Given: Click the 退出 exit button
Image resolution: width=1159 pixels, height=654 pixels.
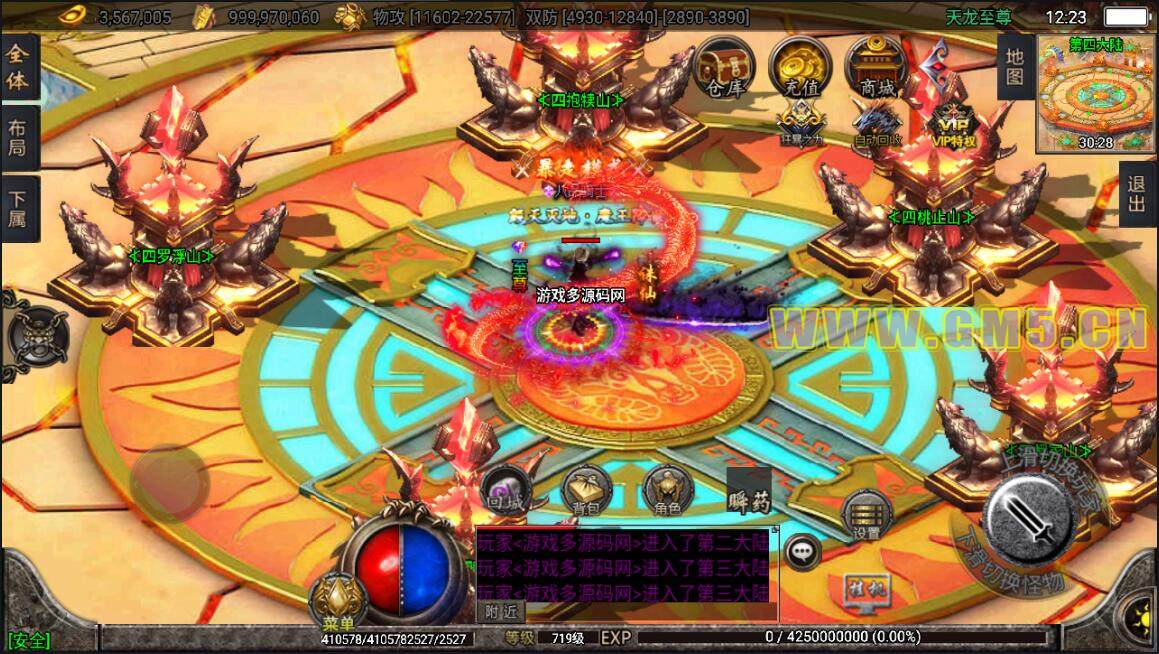Looking at the screenshot, I should pyautogui.click(x=1137, y=194).
